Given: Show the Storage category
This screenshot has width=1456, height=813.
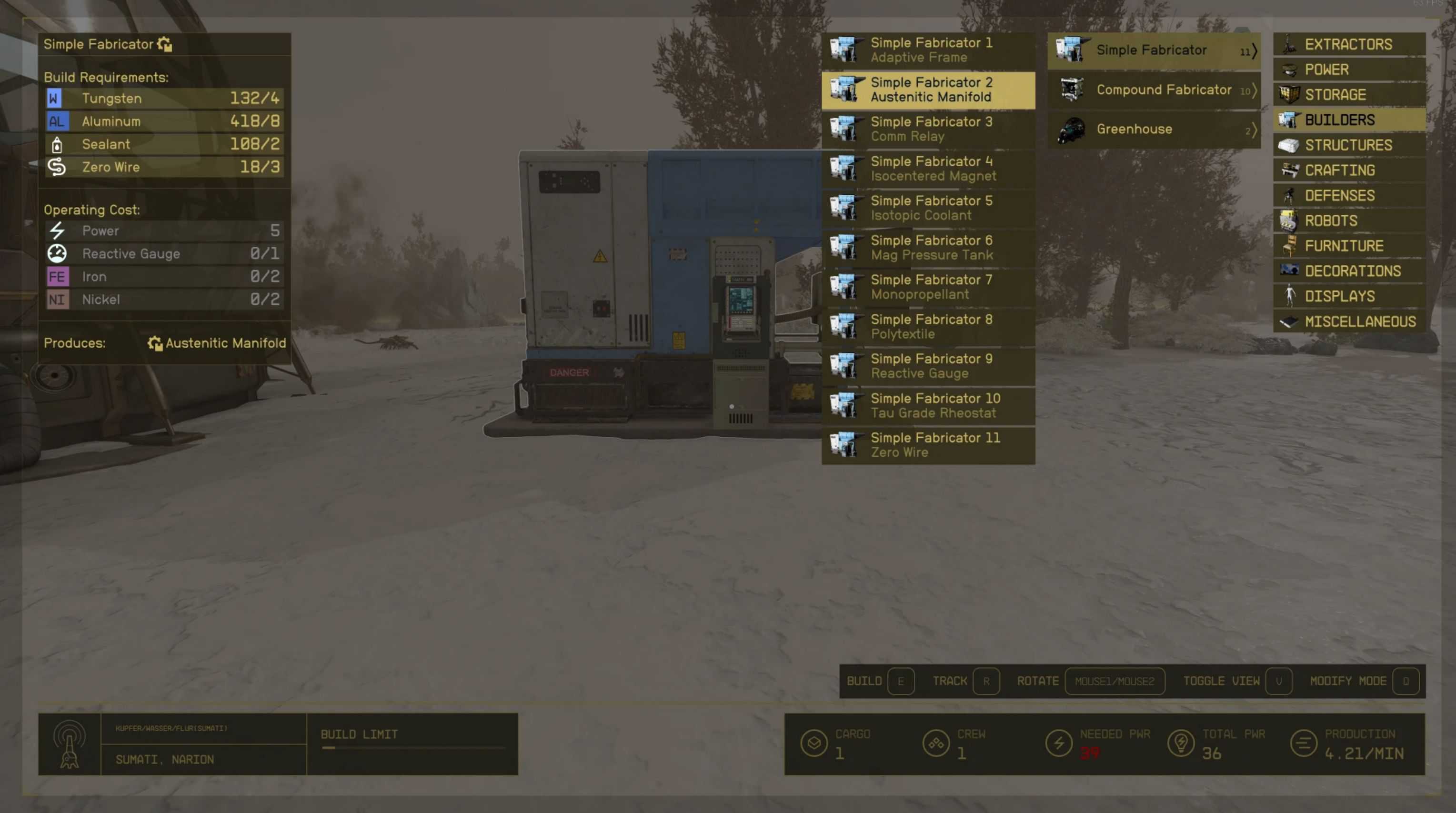Looking at the screenshot, I should coord(1349,95).
